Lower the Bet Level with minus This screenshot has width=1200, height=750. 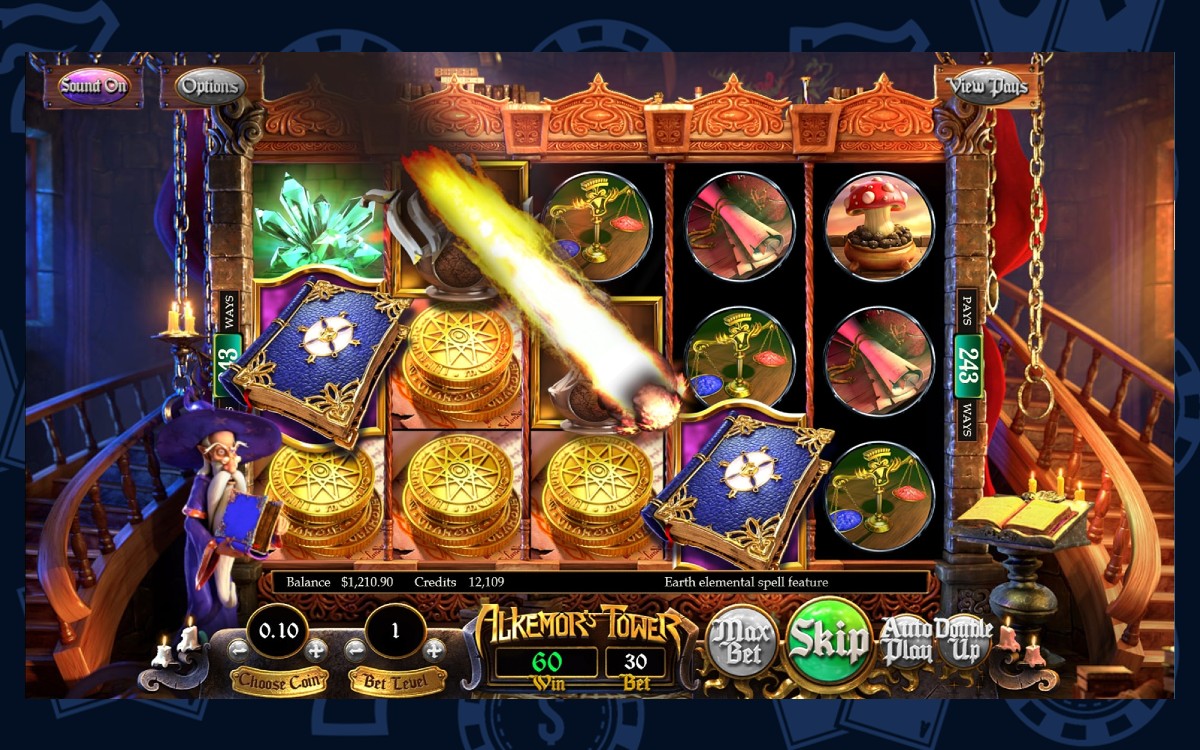(x=354, y=648)
